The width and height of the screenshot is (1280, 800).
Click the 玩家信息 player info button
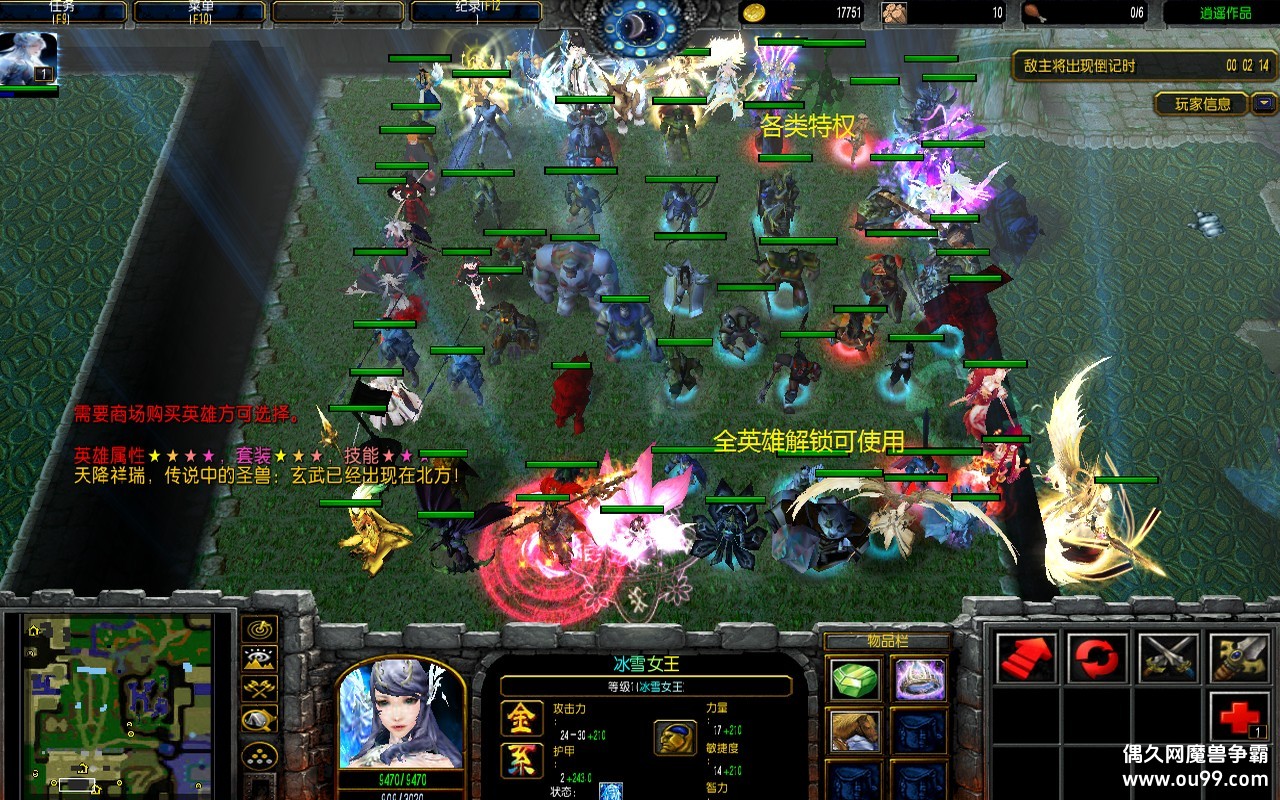pyautogui.click(x=1202, y=104)
